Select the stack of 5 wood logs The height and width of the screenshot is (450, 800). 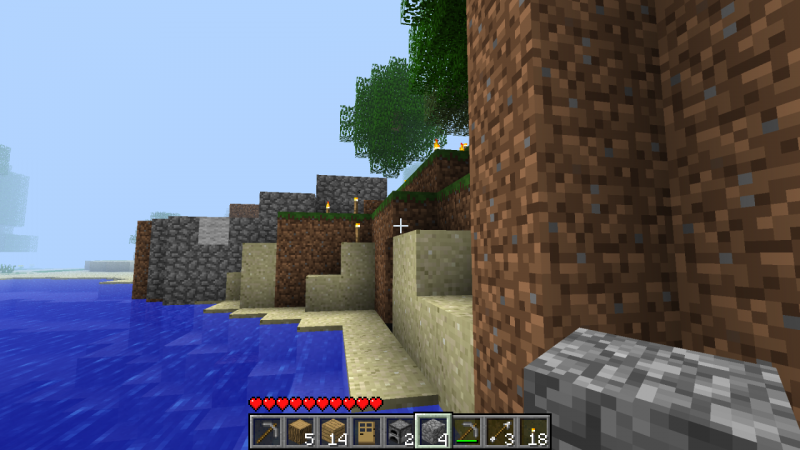click(x=300, y=432)
